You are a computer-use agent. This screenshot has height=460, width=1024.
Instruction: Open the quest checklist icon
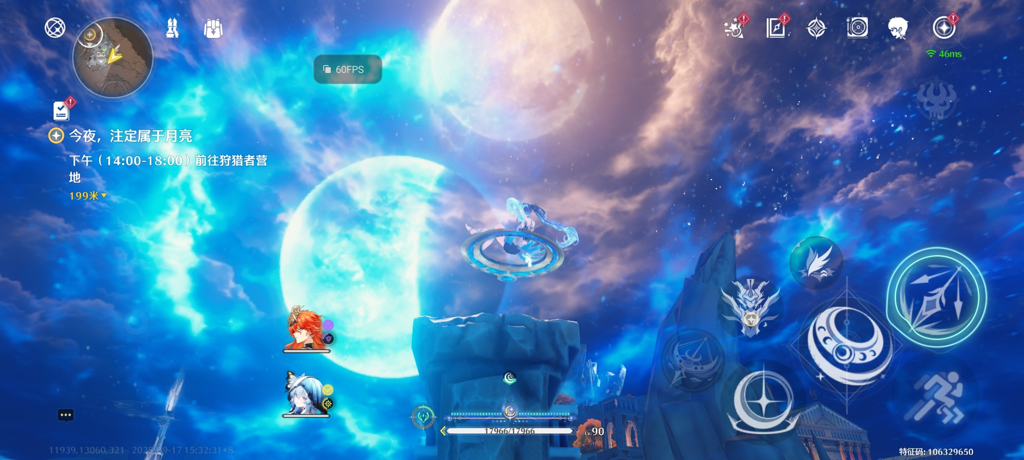tap(62, 110)
